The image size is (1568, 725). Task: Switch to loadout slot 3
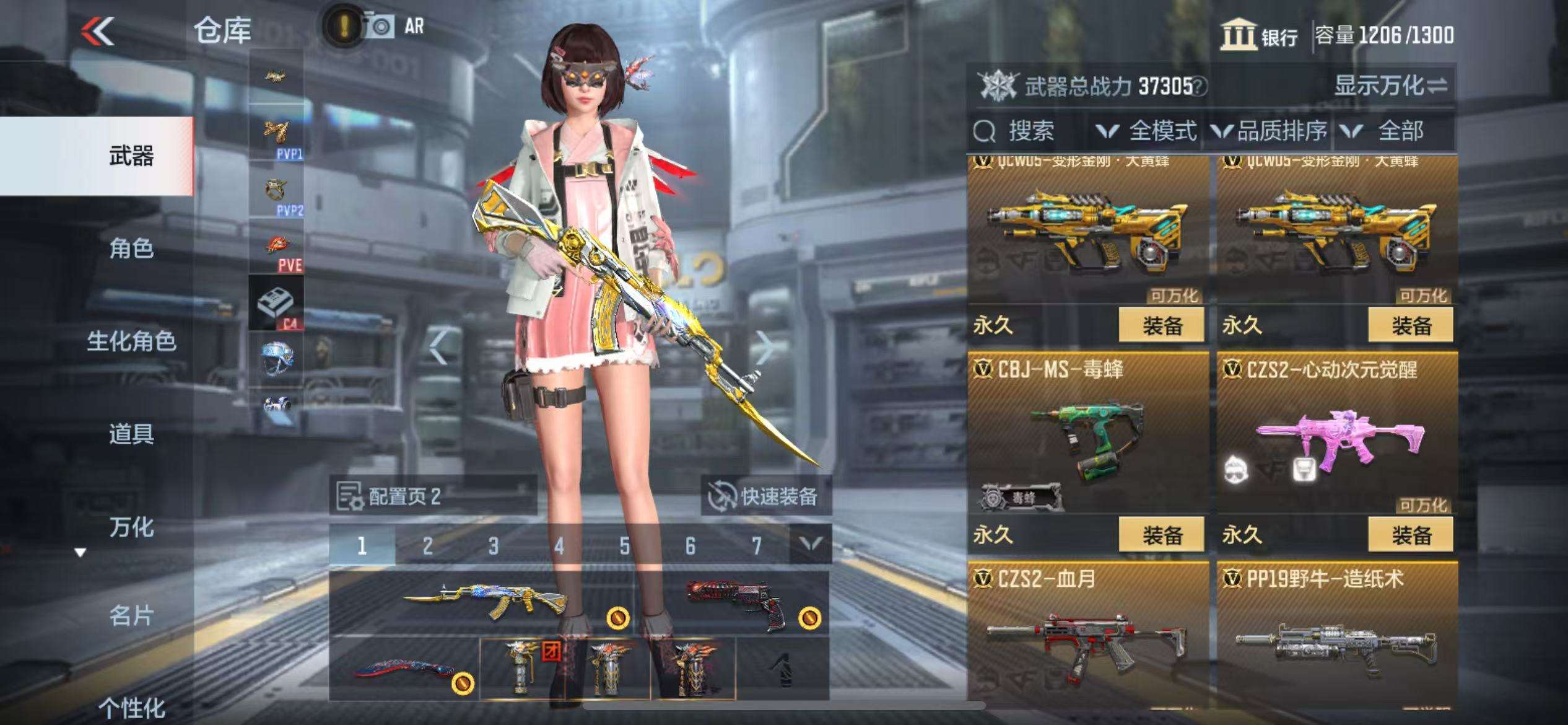(x=493, y=545)
